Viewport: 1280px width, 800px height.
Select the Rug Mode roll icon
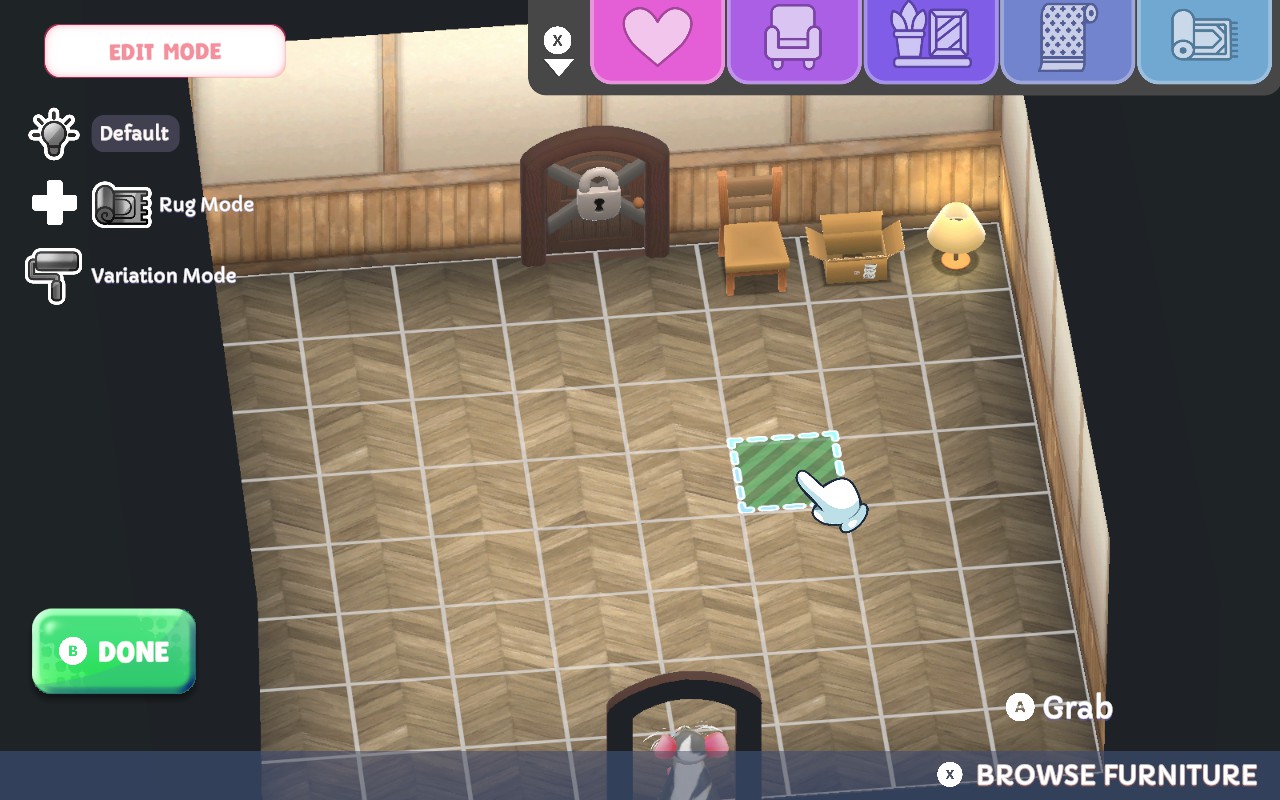(120, 203)
